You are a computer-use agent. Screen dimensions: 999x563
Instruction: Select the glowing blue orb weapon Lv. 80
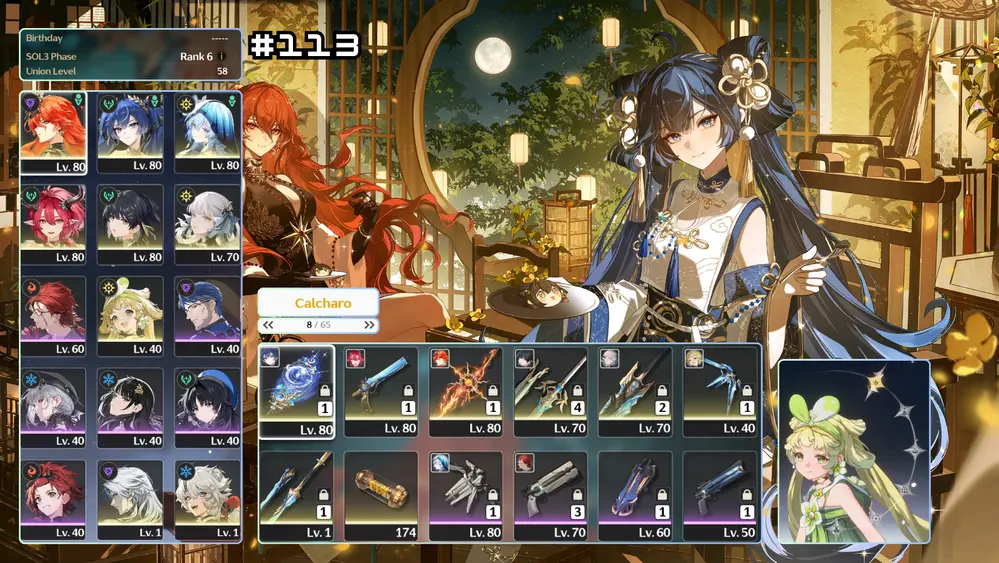point(296,391)
